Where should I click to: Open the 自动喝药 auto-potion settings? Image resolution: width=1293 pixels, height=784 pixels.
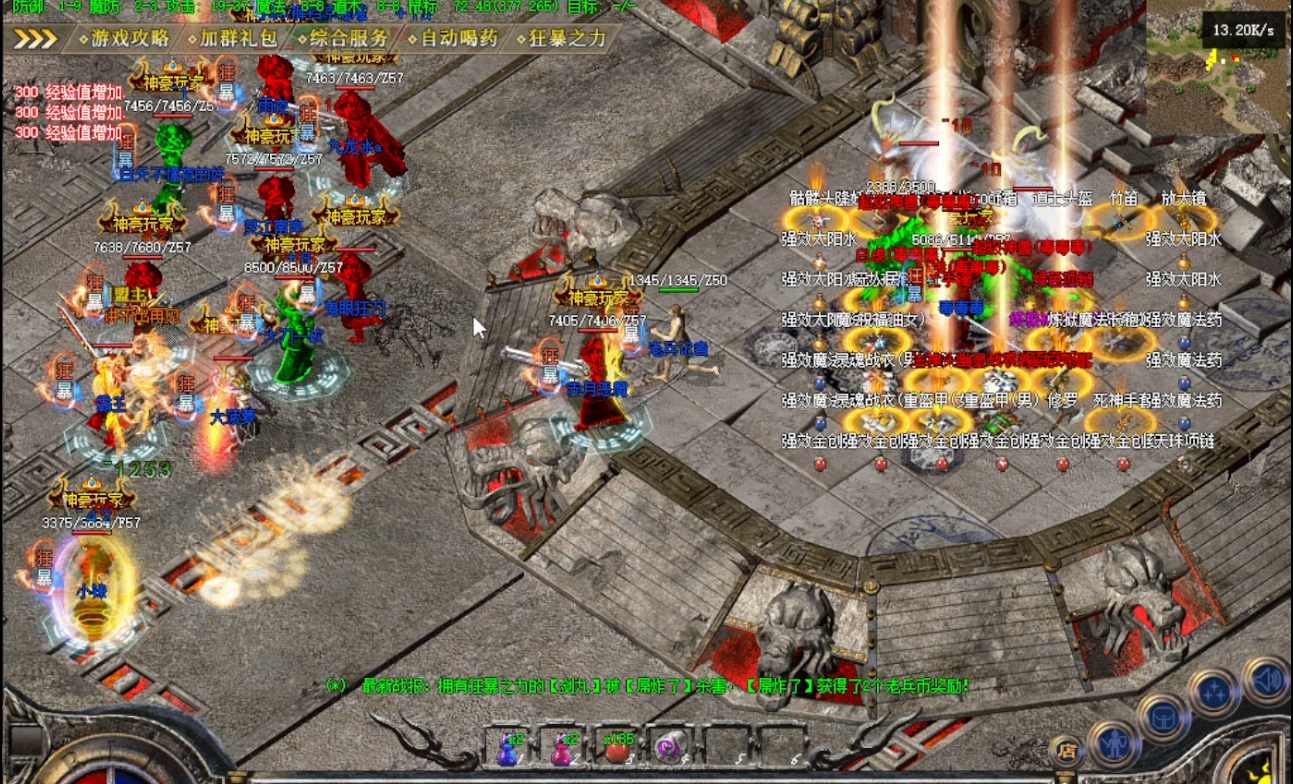(x=458, y=39)
